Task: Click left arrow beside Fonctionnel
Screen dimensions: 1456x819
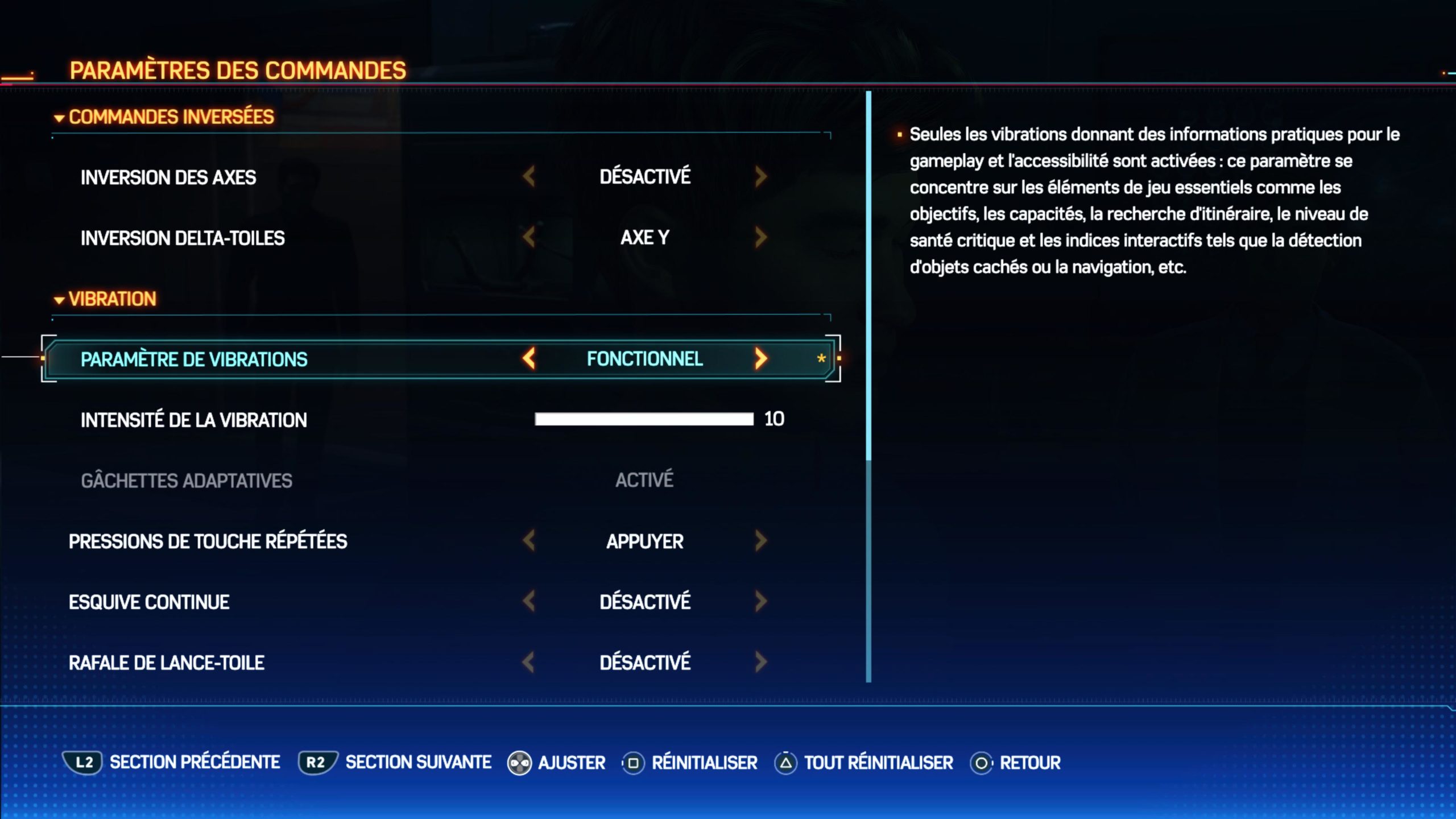Action: (529, 359)
